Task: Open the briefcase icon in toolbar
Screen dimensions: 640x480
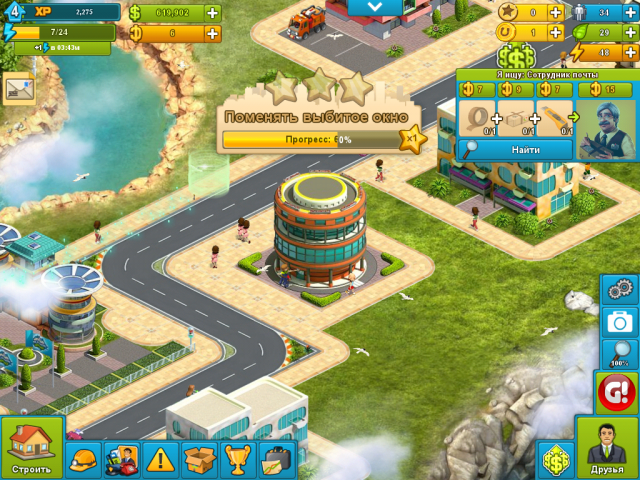Action: point(276,460)
